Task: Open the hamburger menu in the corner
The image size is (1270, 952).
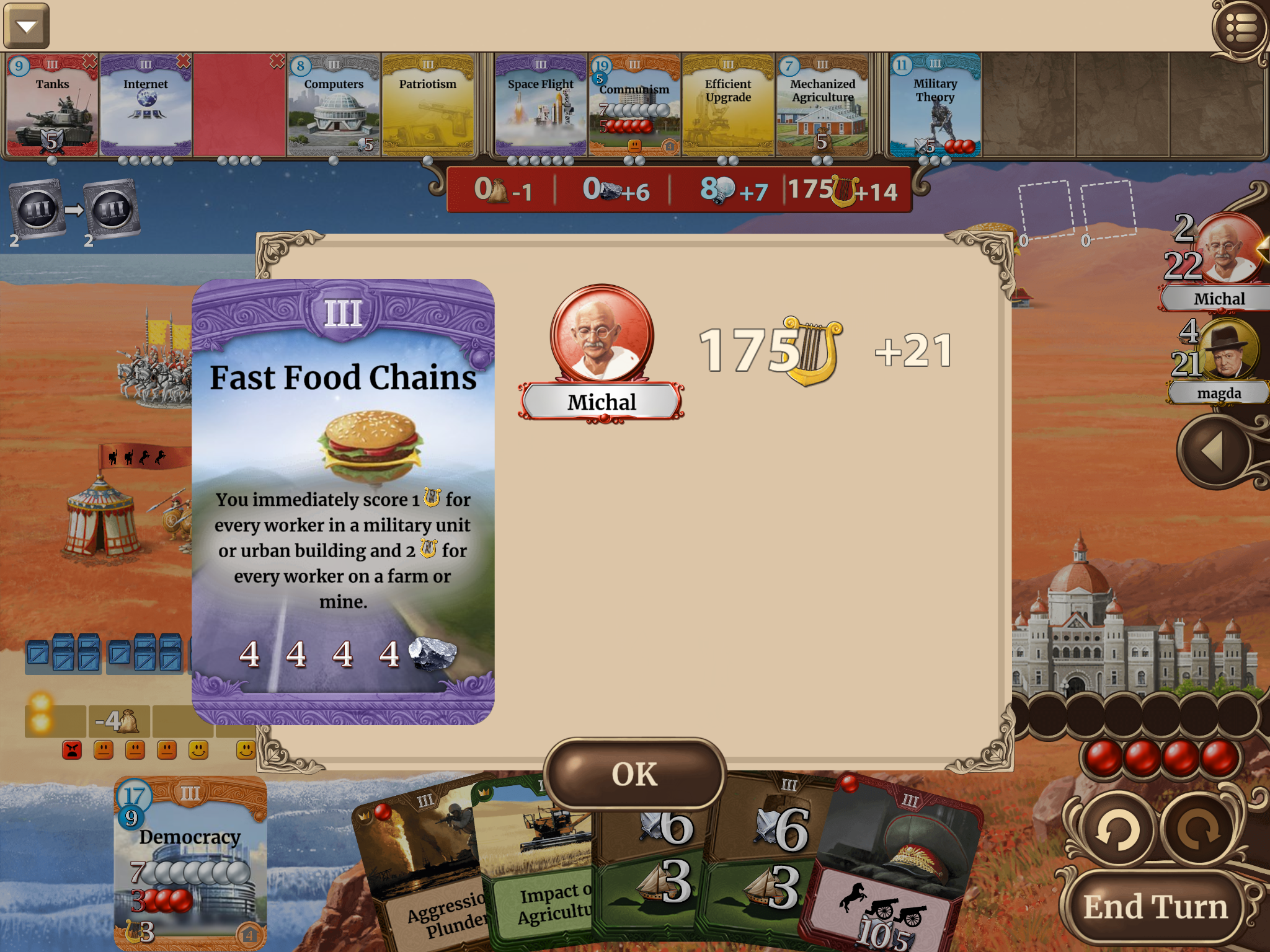Action: pos(1241,28)
